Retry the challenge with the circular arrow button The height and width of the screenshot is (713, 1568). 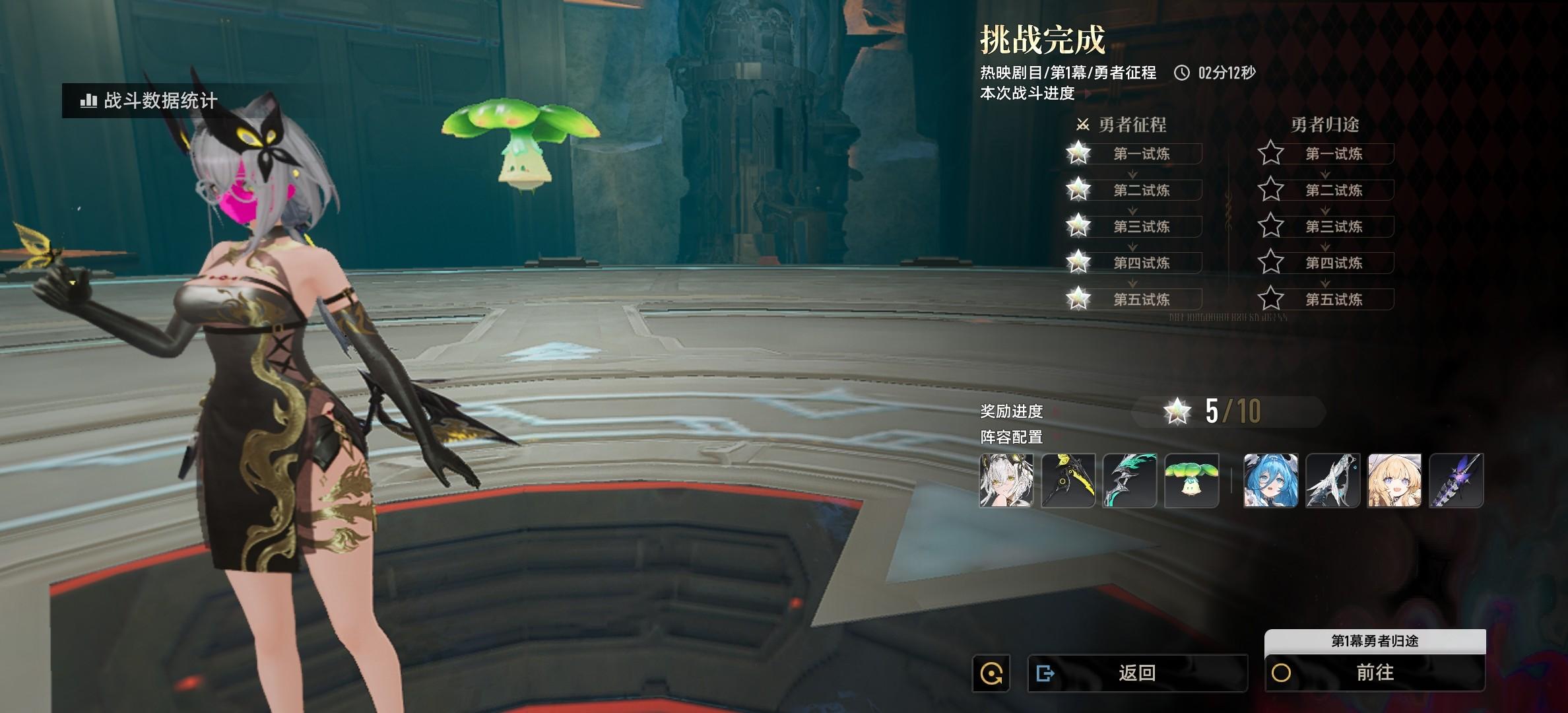coord(991,673)
